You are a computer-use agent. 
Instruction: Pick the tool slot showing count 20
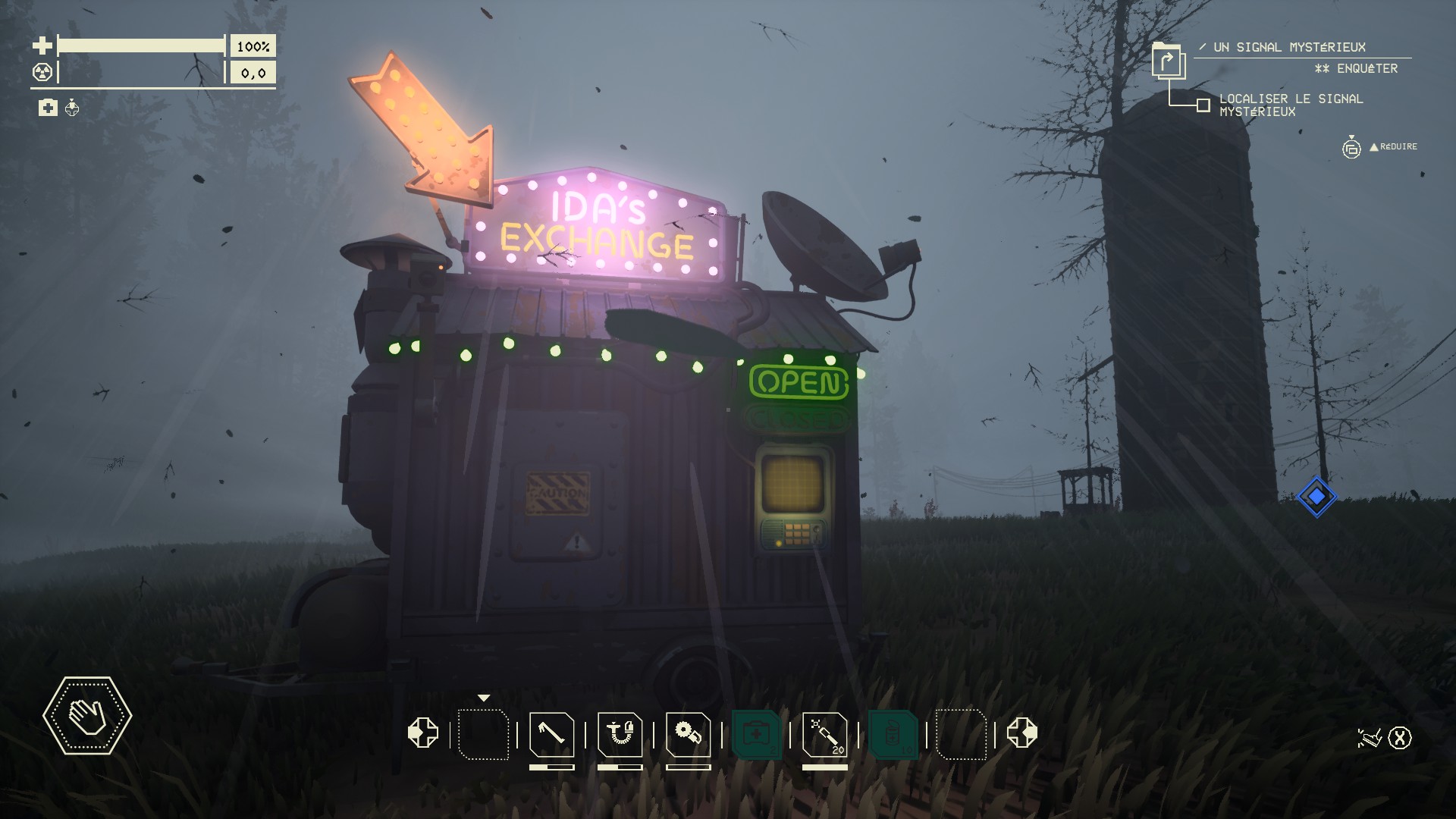pos(824,734)
